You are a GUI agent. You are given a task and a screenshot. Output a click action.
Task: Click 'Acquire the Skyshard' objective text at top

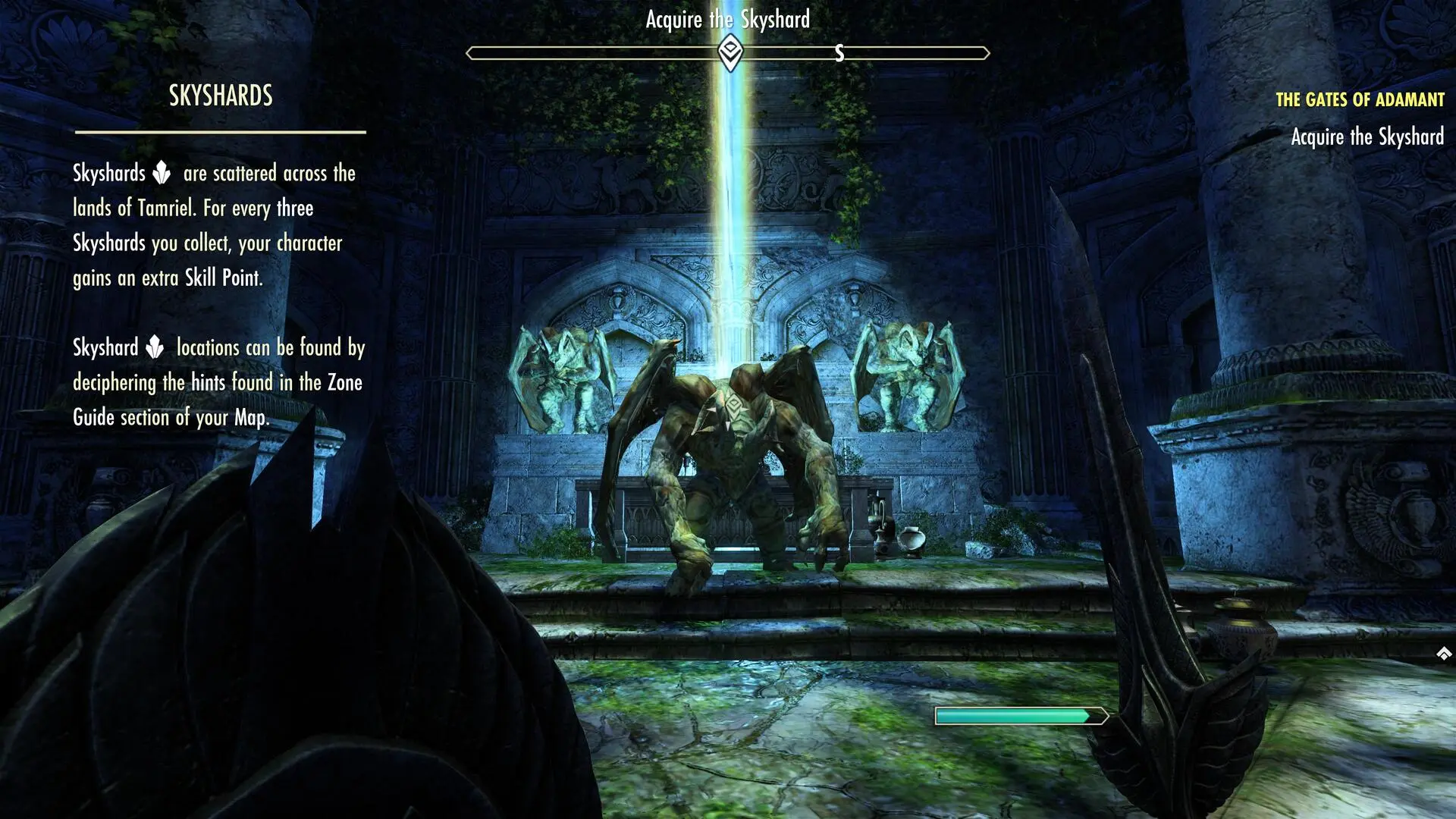coord(727,20)
